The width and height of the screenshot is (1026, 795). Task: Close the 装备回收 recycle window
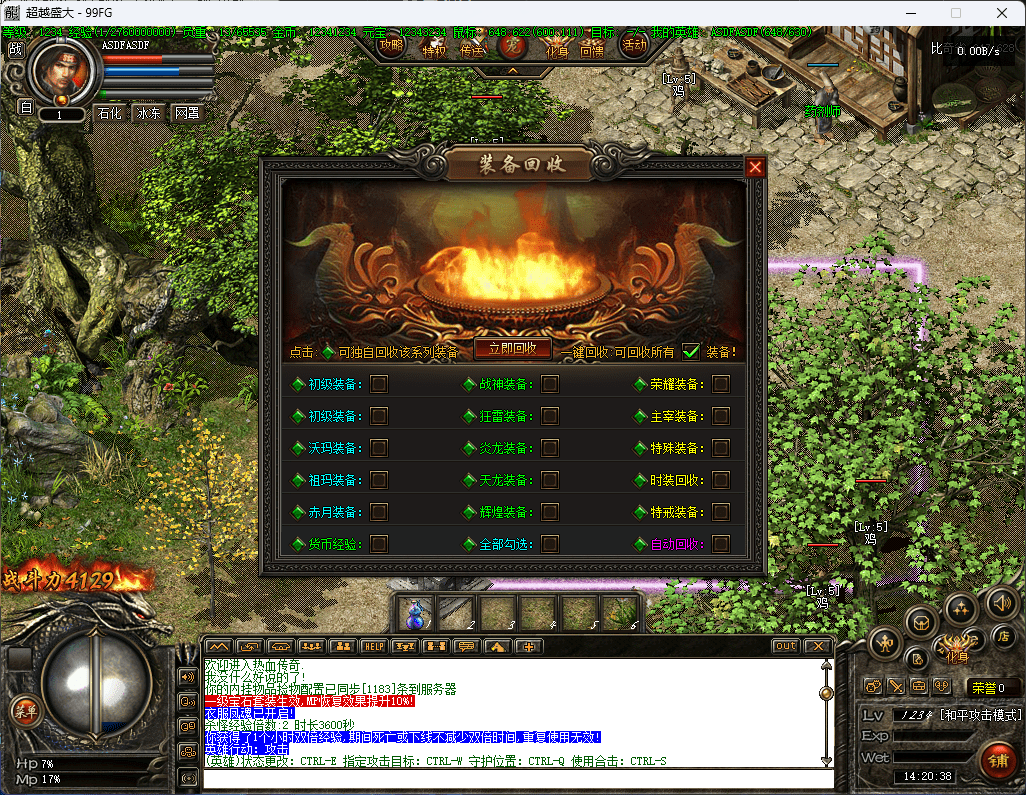(755, 167)
